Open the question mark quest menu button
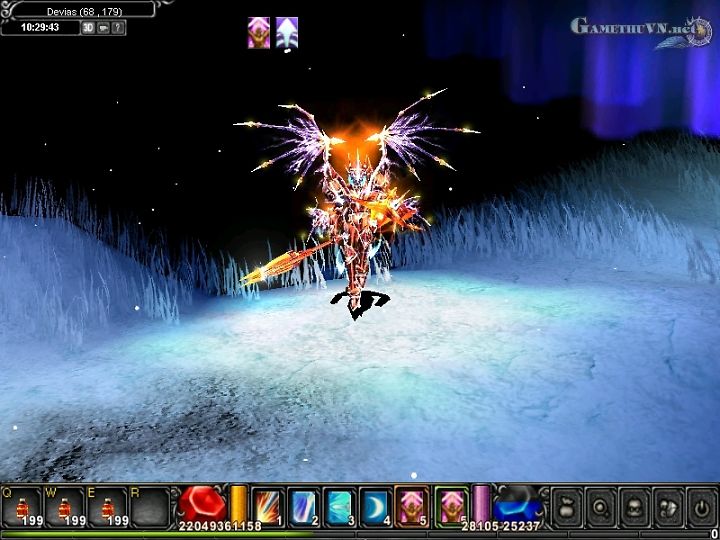The height and width of the screenshot is (540, 720). pos(668,506)
